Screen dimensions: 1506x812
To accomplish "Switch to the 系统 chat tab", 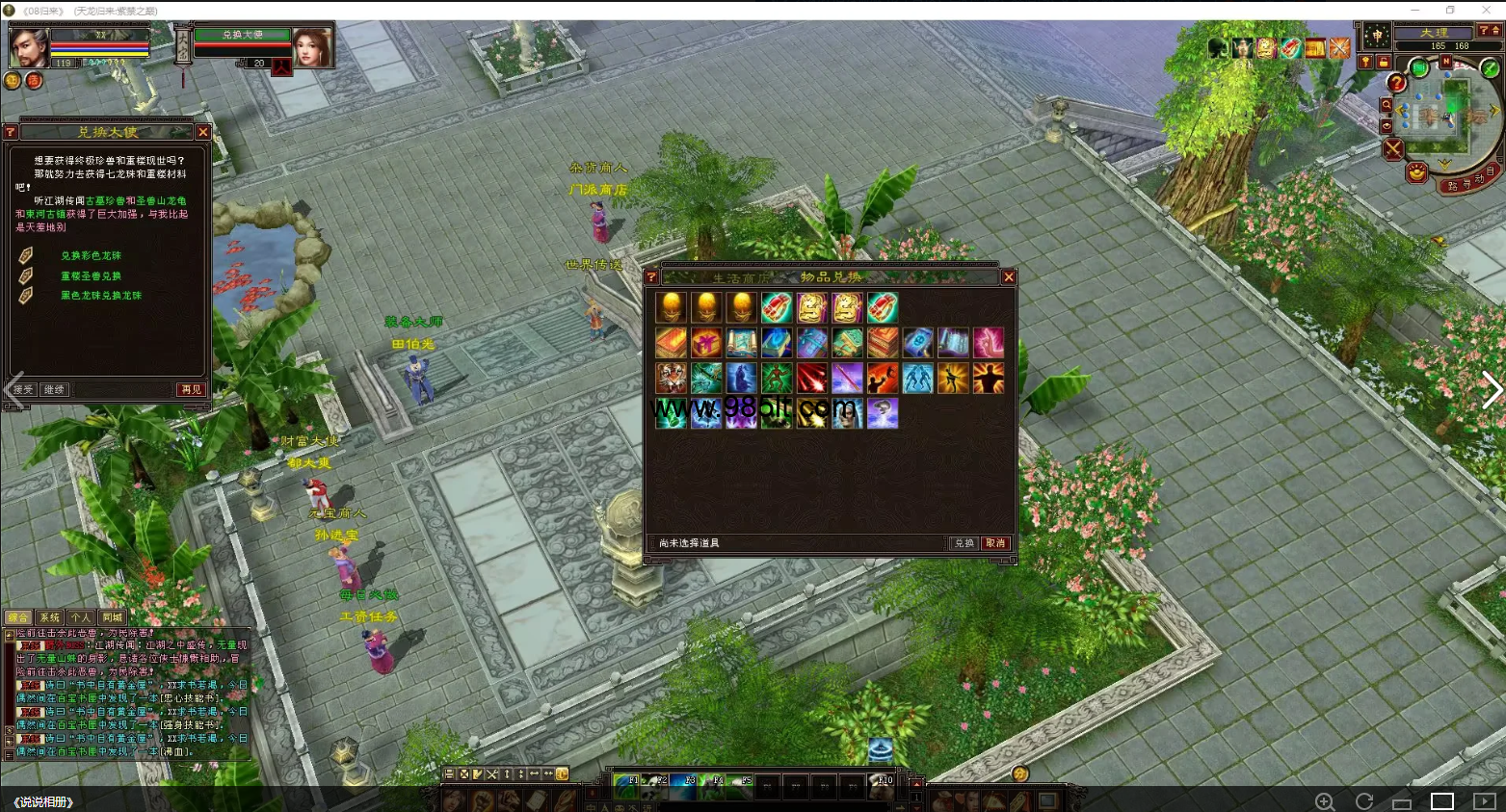I will pyautogui.click(x=50, y=617).
